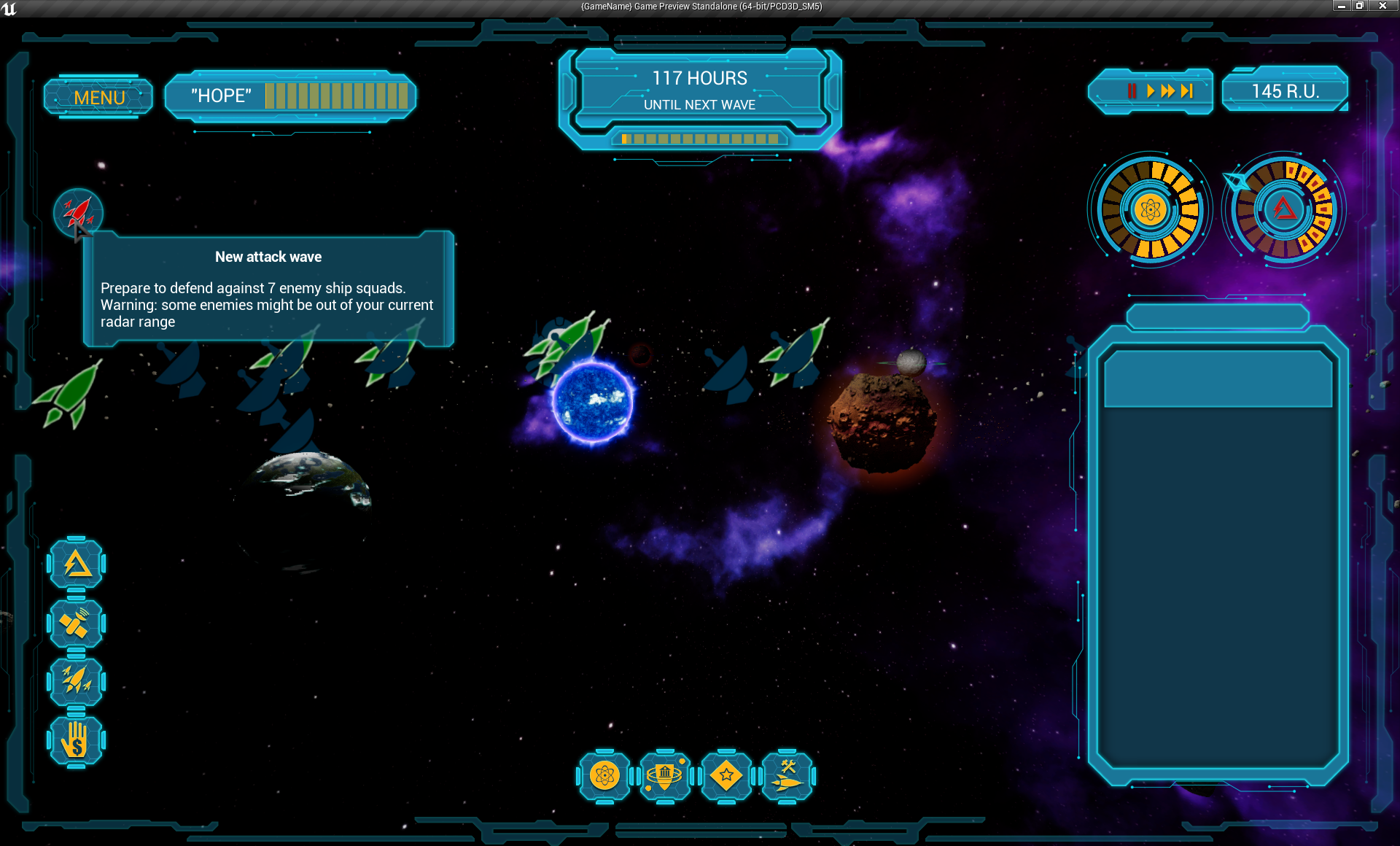The height and width of the screenshot is (846, 1400).
Task: Set normal speed with the single arrow
Action: 1150,91
